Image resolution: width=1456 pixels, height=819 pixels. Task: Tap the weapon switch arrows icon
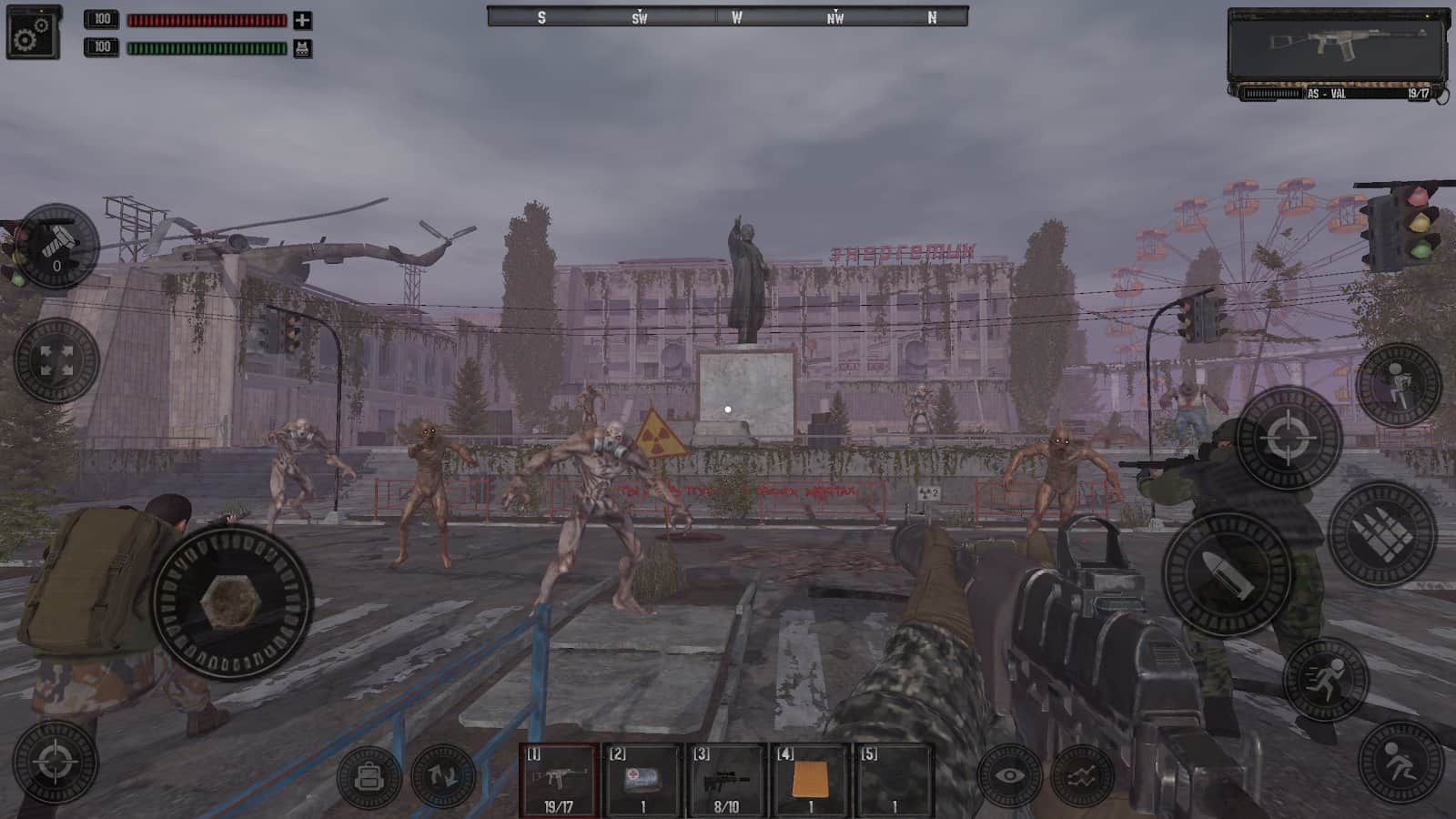click(x=443, y=773)
